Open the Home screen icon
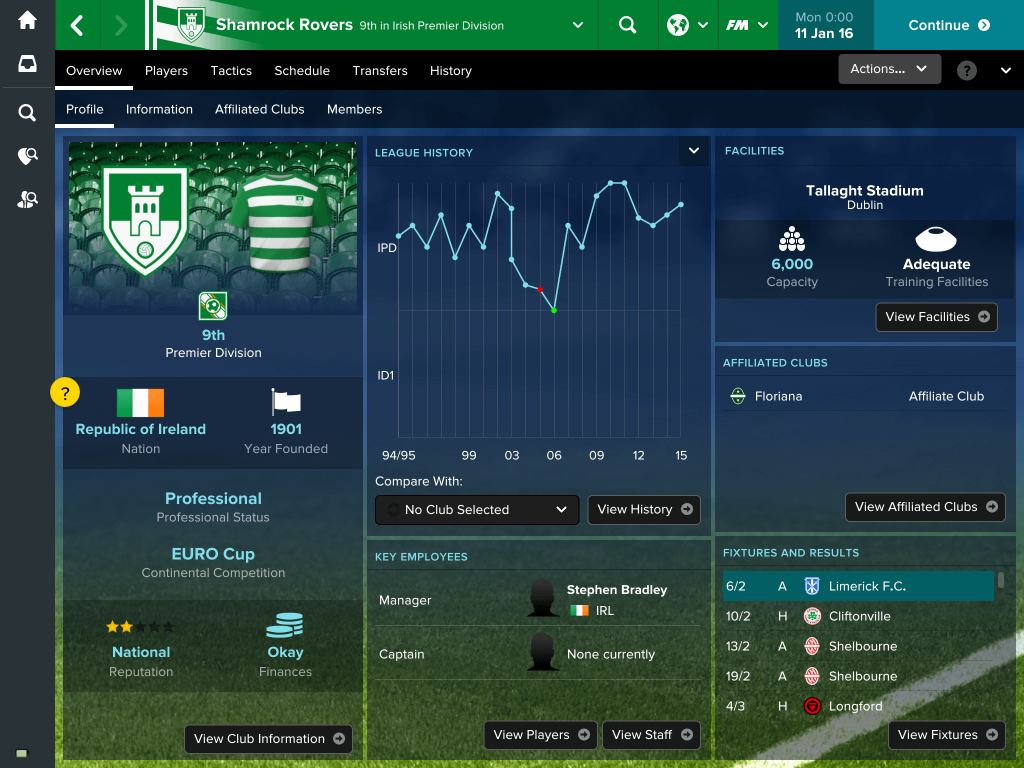Image resolution: width=1024 pixels, height=768 pixels. tap(27, 20)
